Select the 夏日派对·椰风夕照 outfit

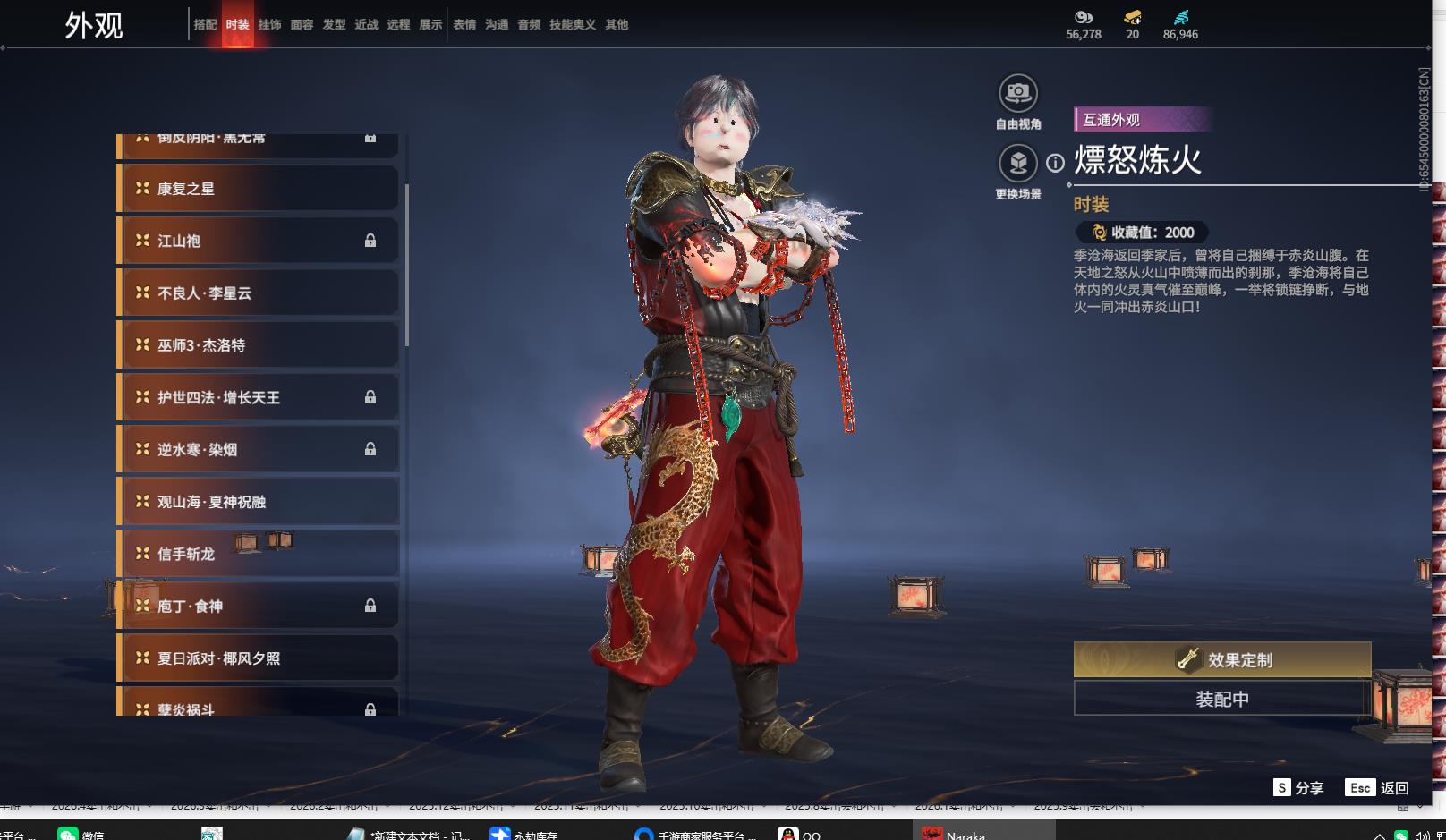[x=259, y=658]
